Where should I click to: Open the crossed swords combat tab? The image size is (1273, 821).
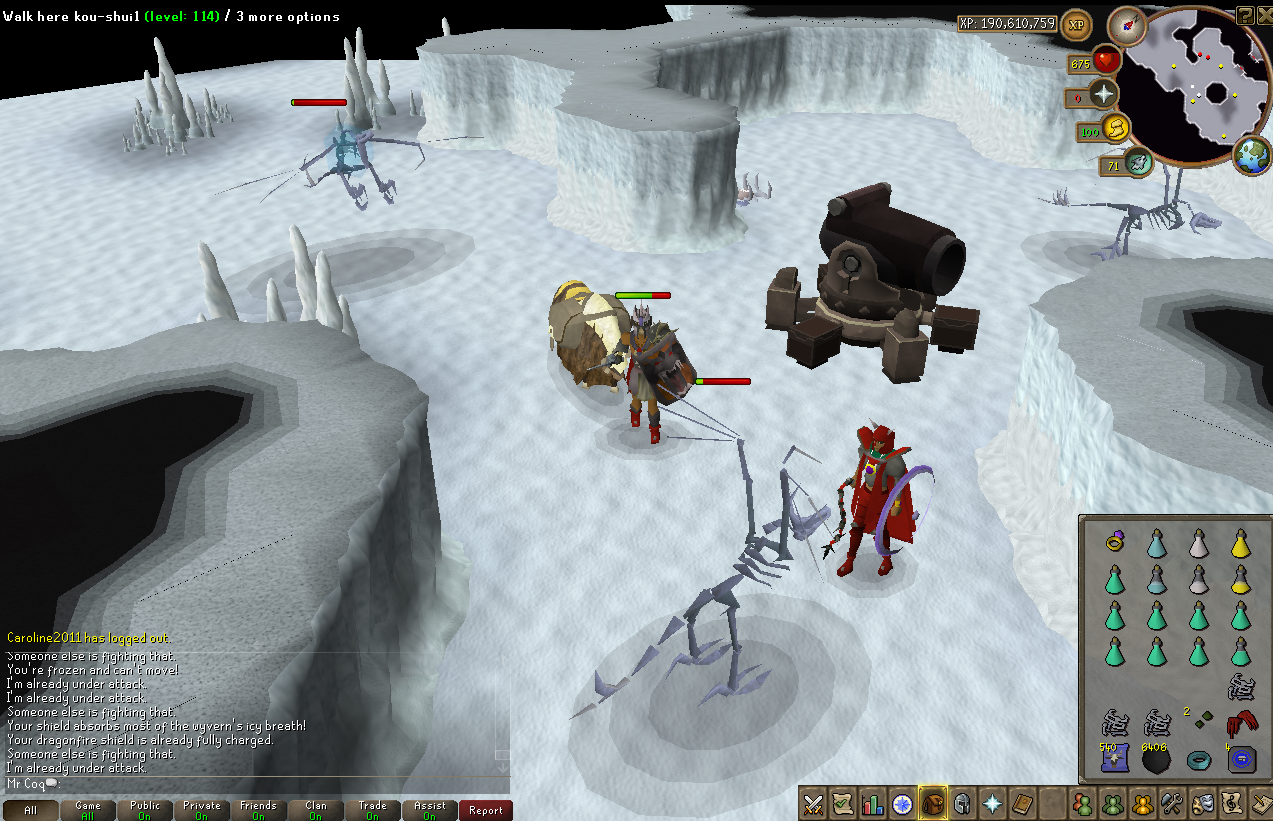click(813, 803)
